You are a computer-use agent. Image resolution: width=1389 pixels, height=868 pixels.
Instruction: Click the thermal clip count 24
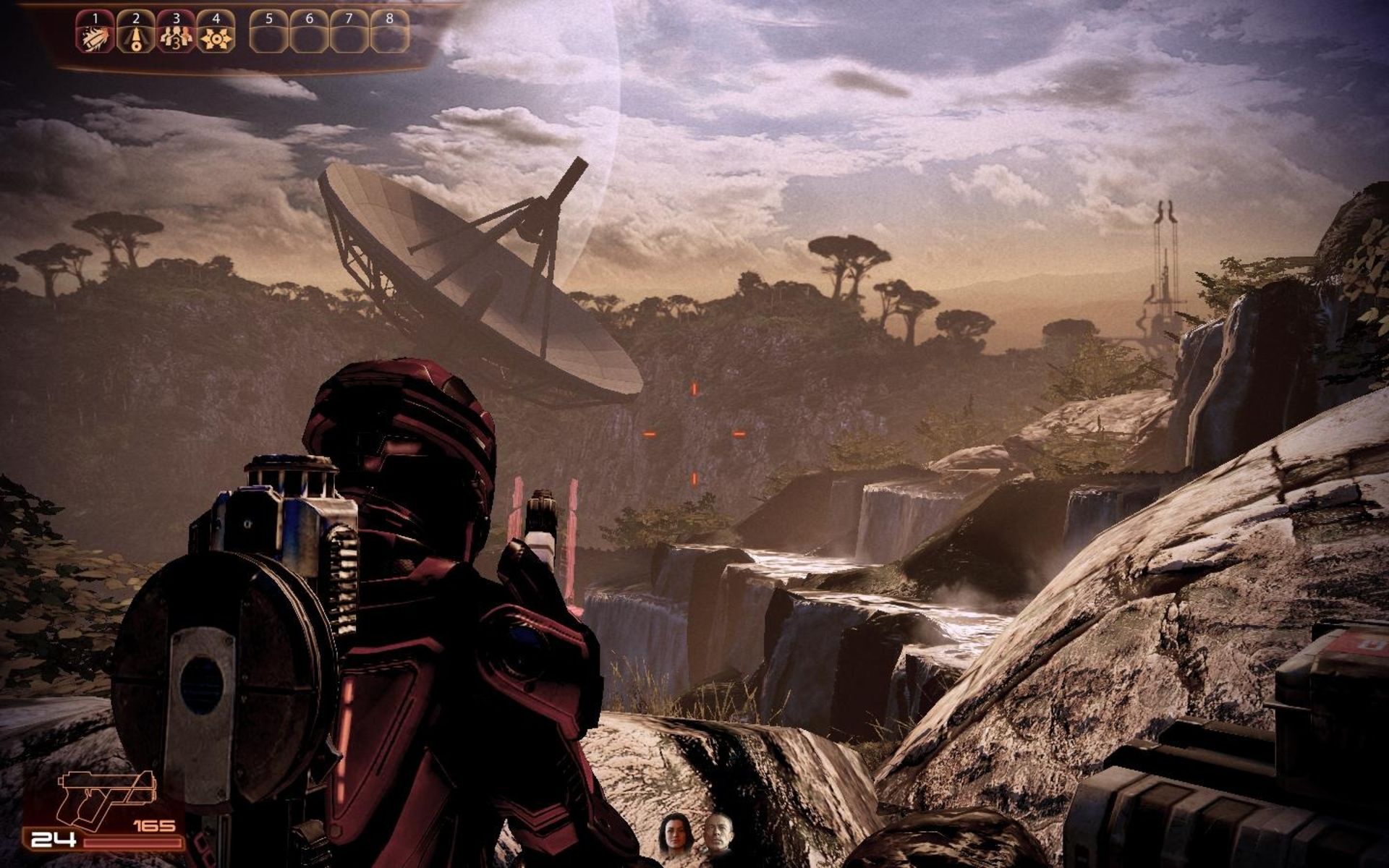click(53, 840)
